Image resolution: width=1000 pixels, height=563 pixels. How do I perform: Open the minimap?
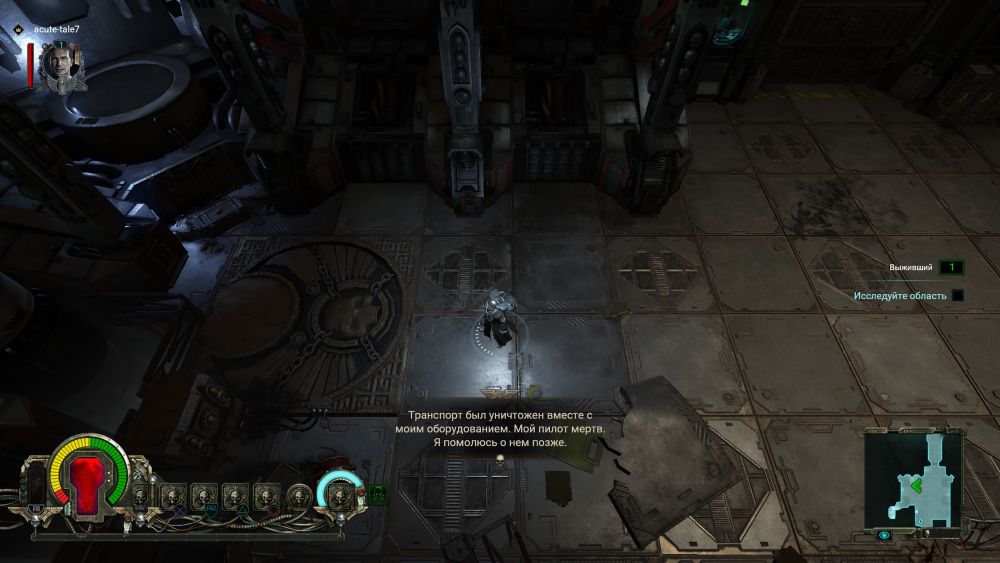913,478
